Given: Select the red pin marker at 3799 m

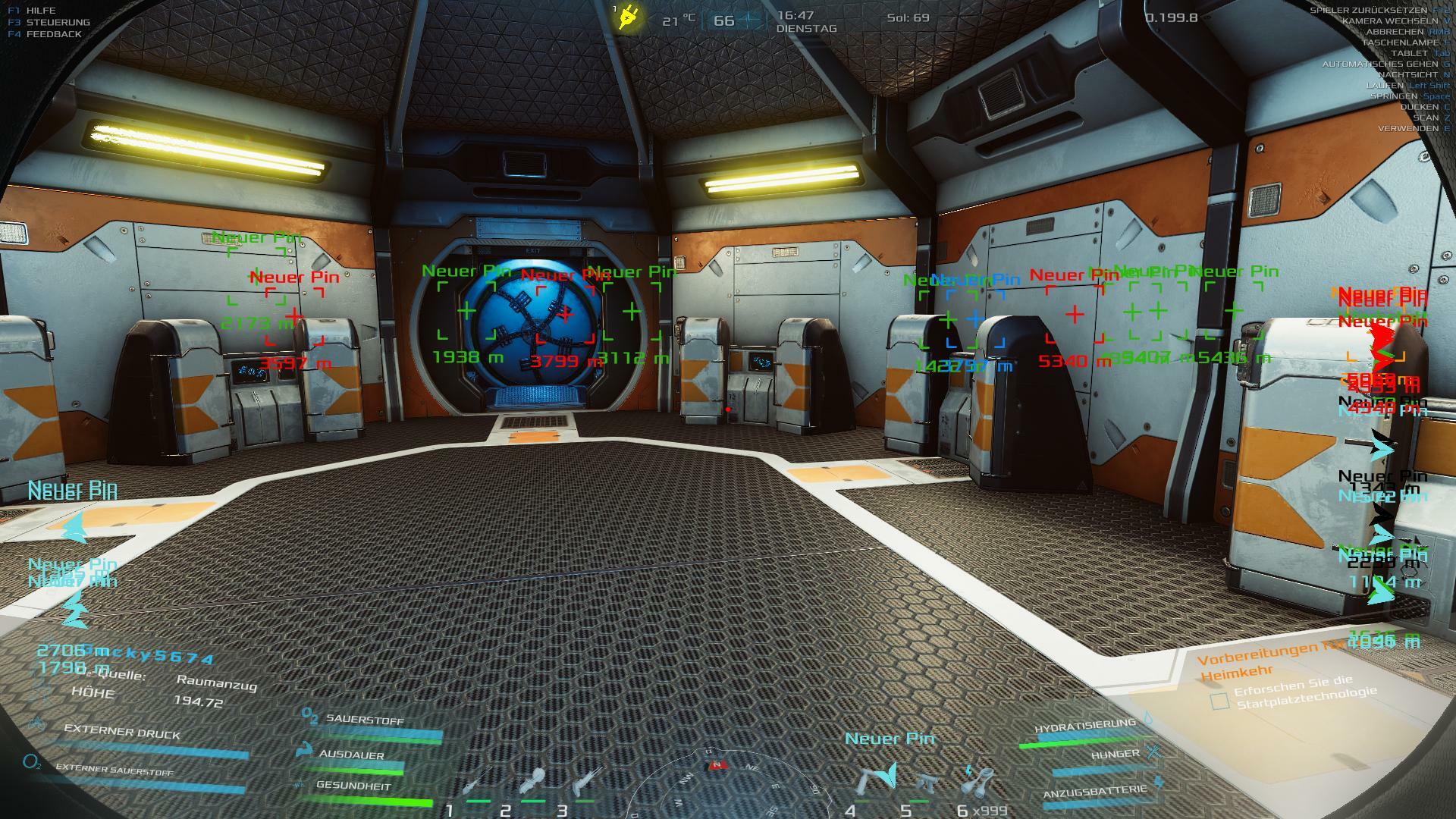Looking at the screenshot, I should pos(565,312).
